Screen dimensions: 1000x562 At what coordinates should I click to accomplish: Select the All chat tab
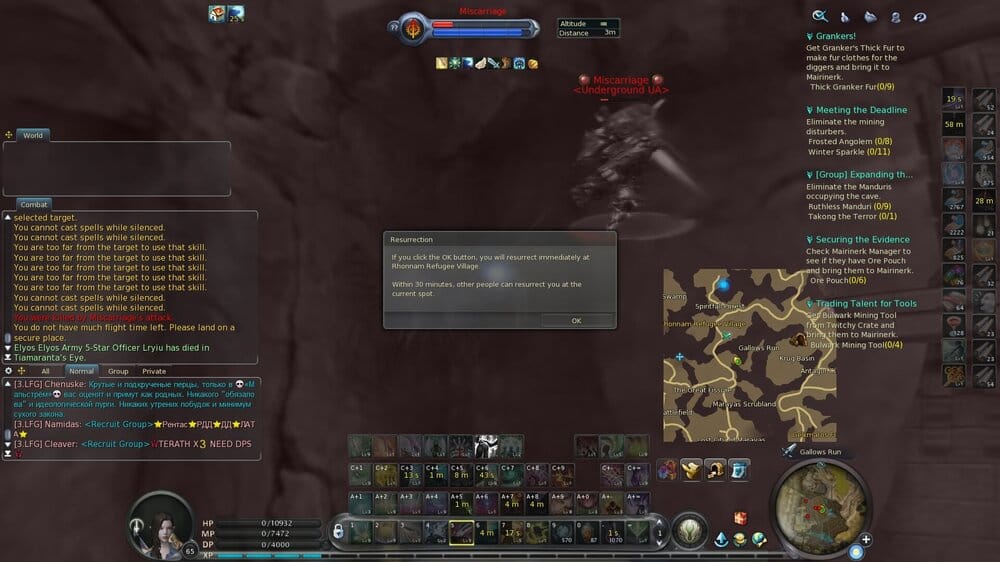tap(45, 371)
